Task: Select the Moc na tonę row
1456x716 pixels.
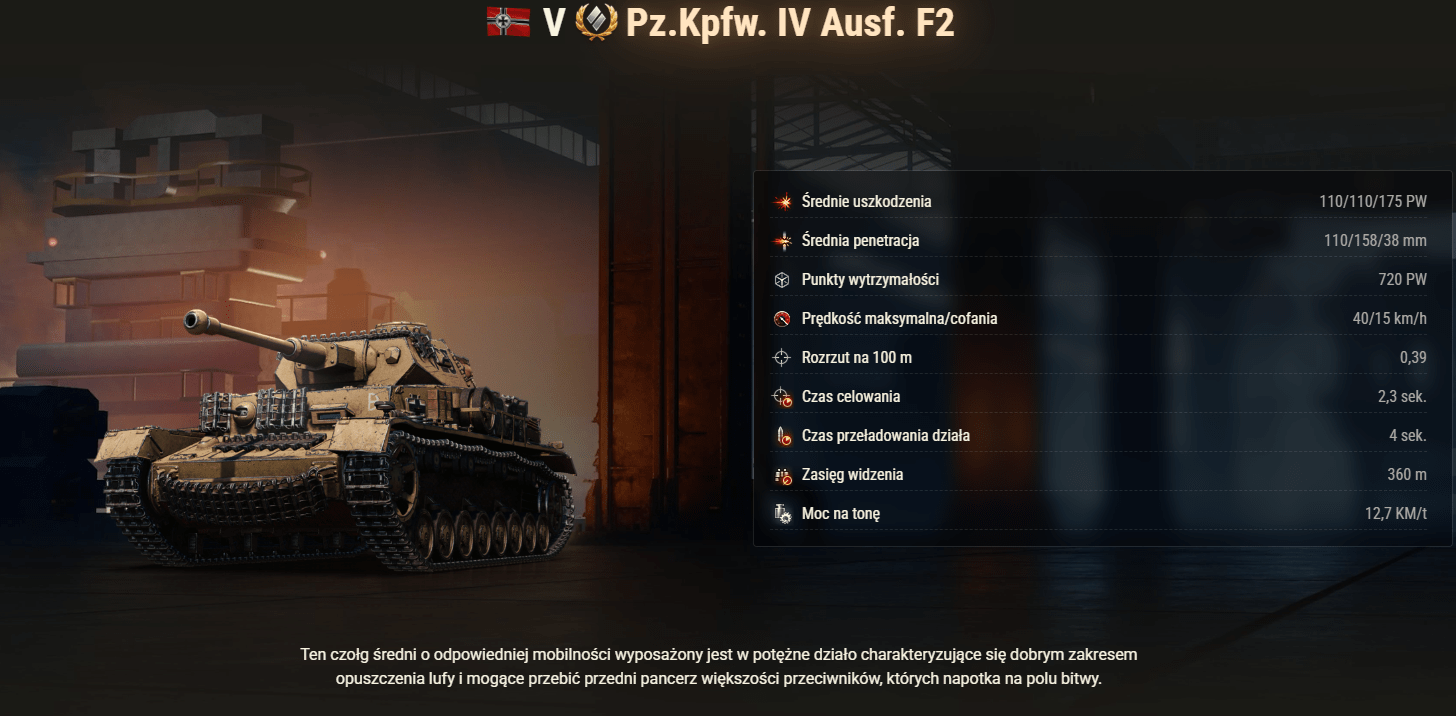Action: [1100, 514]
